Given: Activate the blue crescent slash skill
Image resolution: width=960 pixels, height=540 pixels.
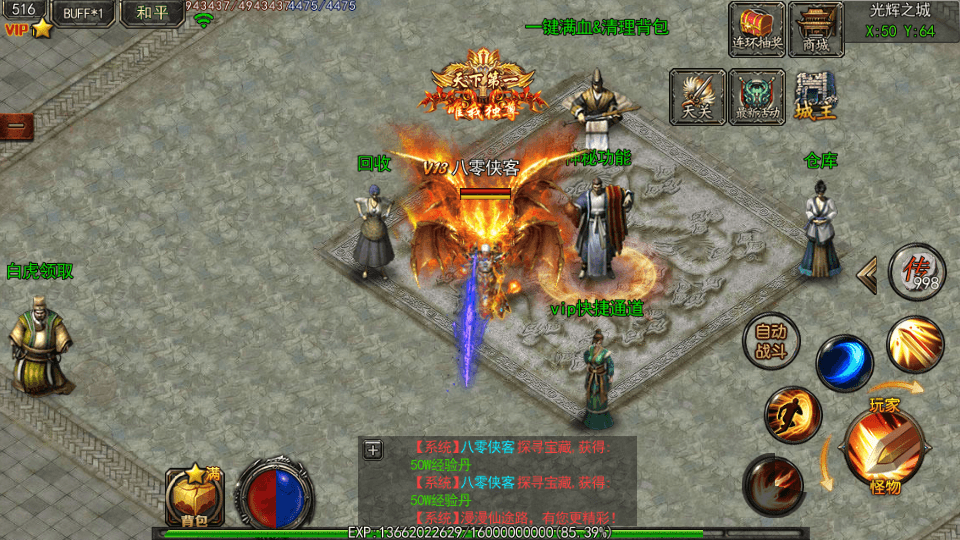Looking at the screenshot, I should (844, 363).
